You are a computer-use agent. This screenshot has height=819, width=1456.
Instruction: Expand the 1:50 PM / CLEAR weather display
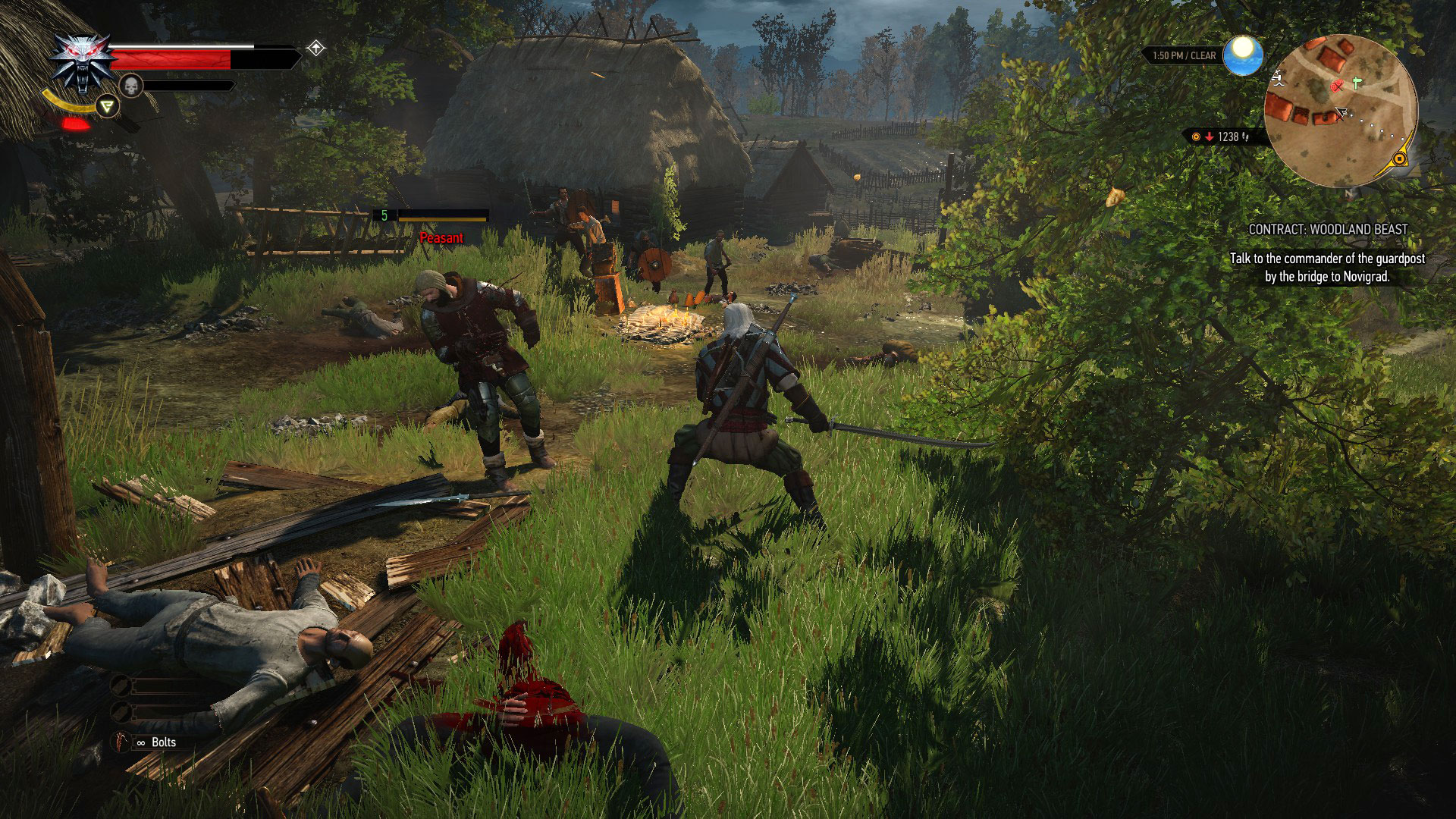click(x=1185, y=56)
